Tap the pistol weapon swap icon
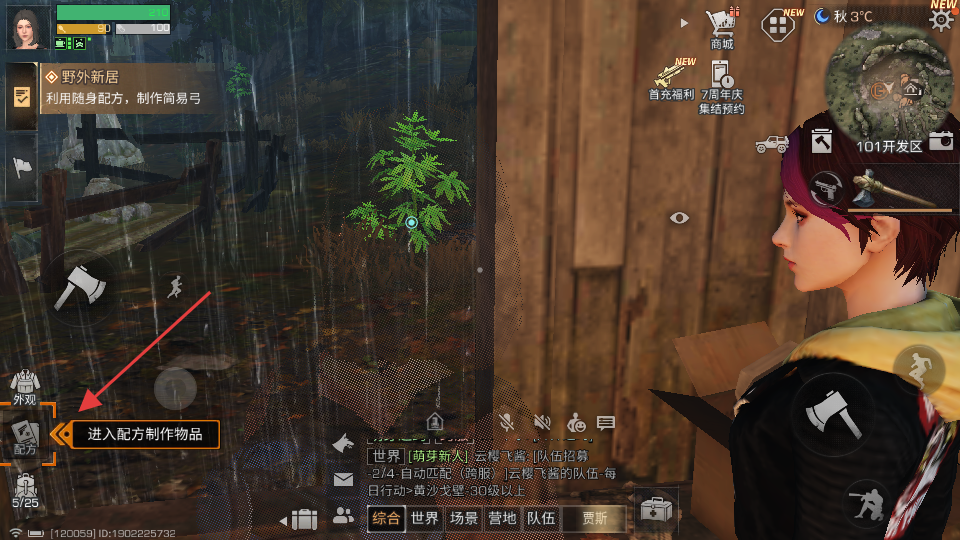 pyautogui.click(x=826, y=188)
